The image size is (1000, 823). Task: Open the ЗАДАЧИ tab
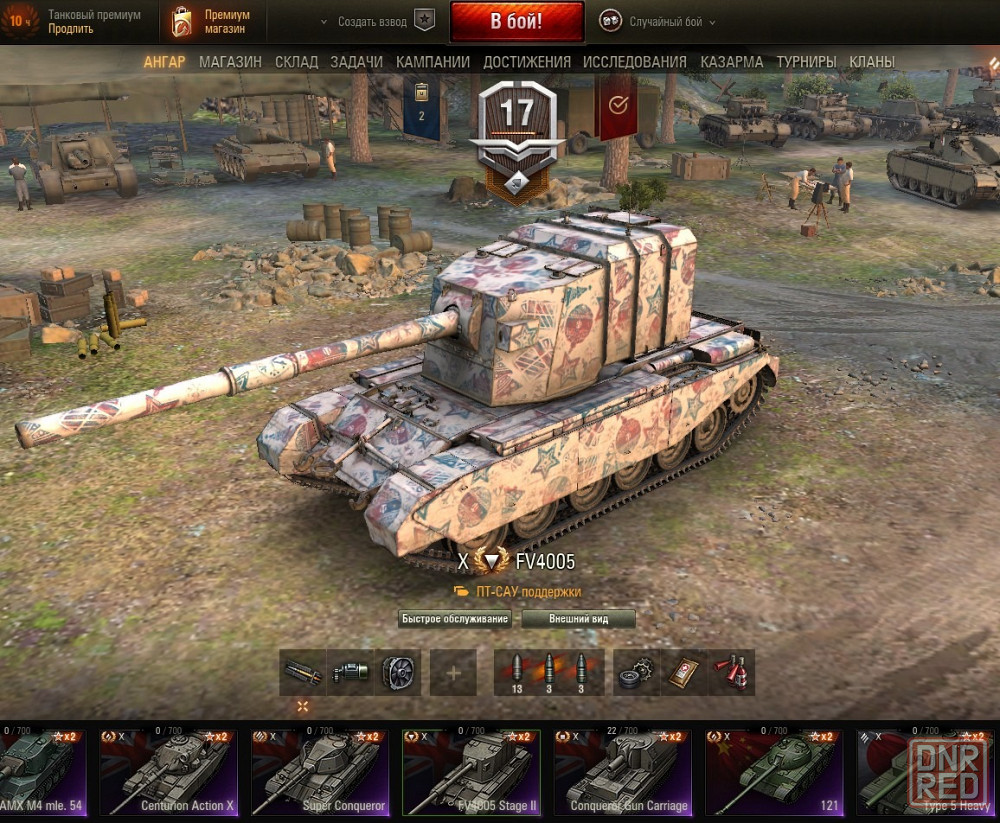[x=356, y=62]
